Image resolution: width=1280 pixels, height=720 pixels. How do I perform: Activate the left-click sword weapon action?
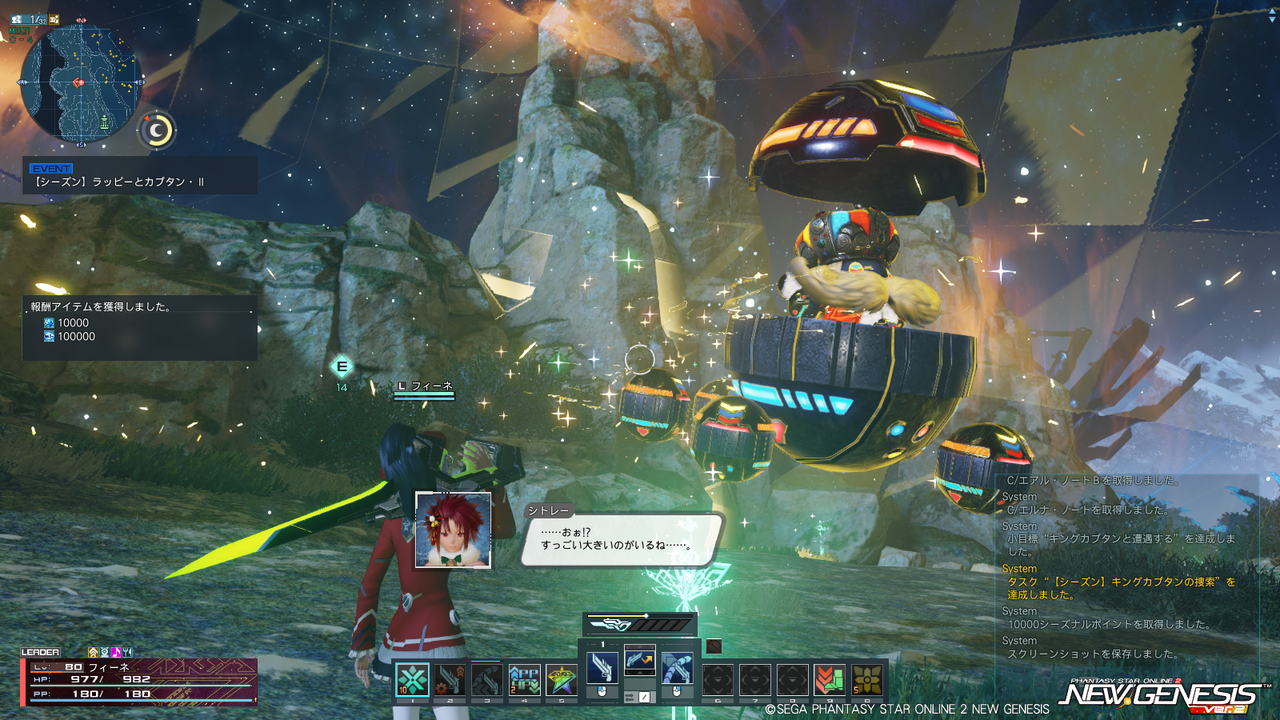tap(602, 668)
